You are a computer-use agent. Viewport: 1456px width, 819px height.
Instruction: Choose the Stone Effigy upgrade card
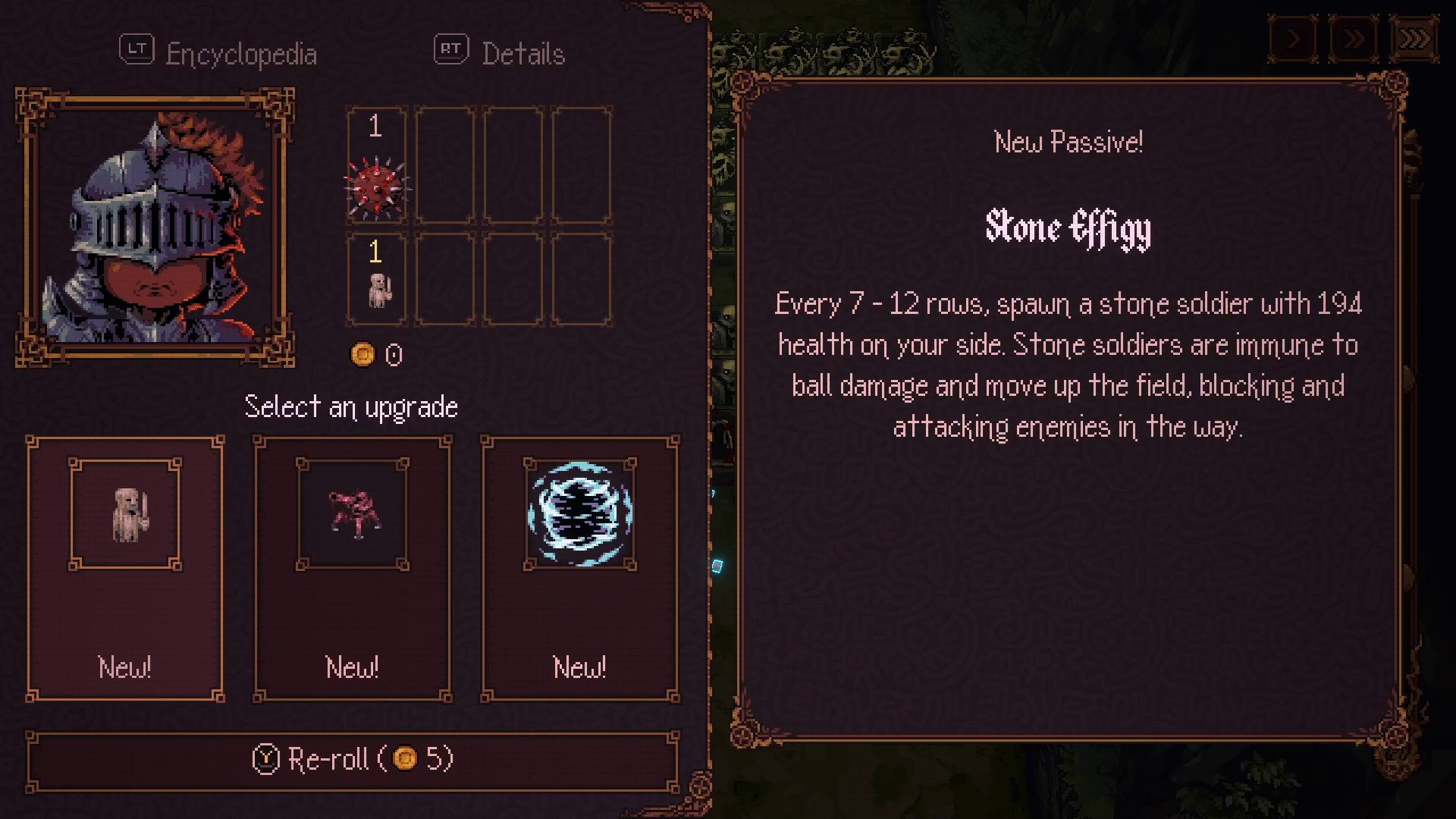(125, 569)
